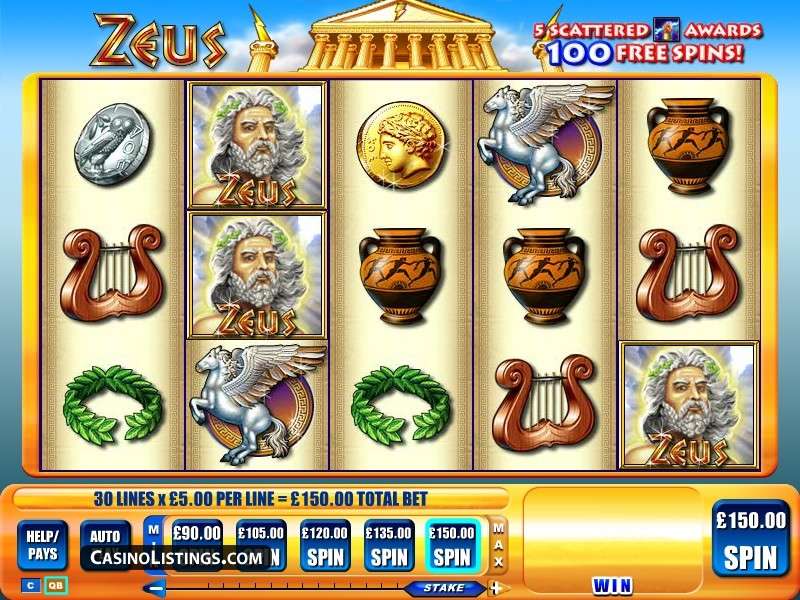
Task: Toggle the small C button
Action: tap(29, 585)
